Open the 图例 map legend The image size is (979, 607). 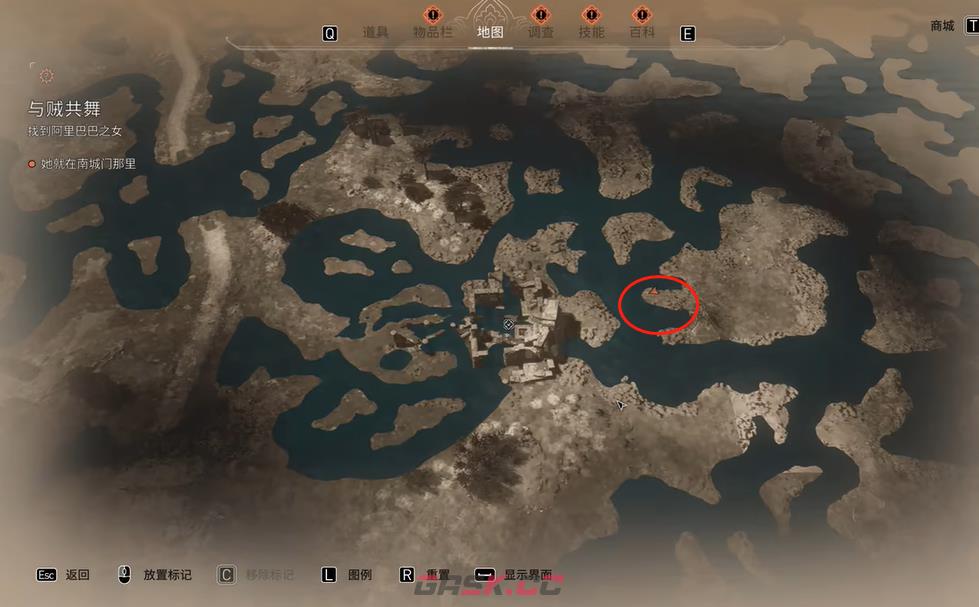pos(359,575)
